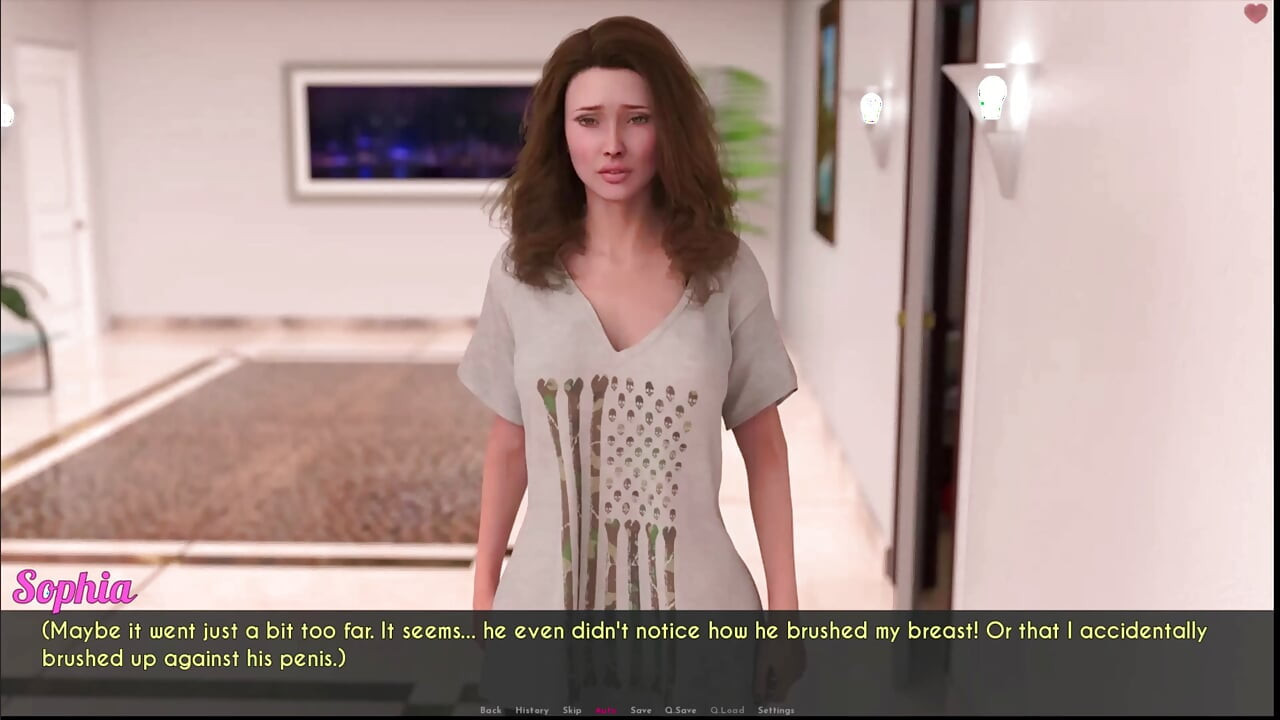Click Q.Load to restore the quicksave
This screenshot has height=720, width=1280.
pyautogui.click(x=726, y=710)
